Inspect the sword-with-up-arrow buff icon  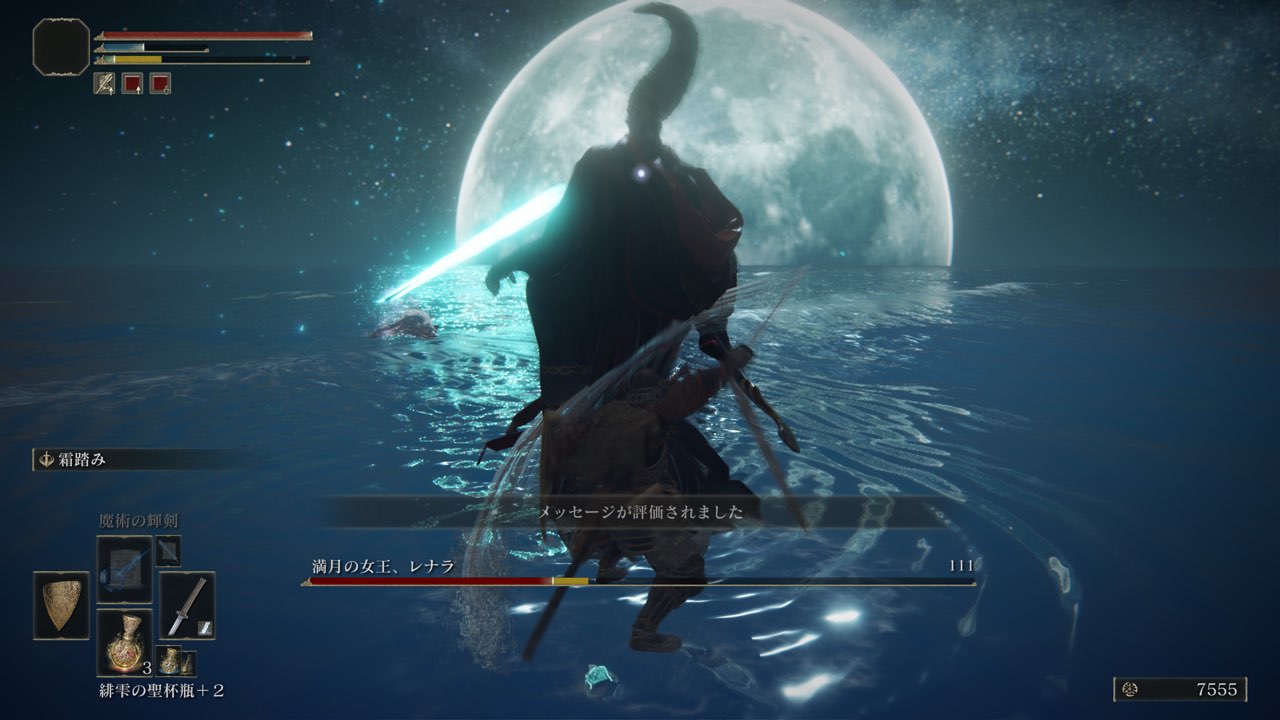click(104, 84)
